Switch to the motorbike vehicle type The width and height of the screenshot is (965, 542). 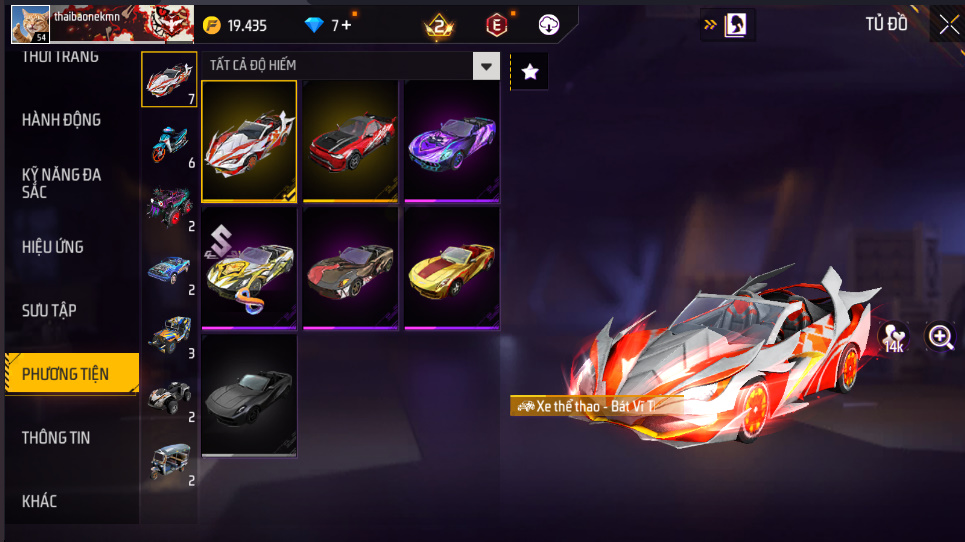tap(169, 143)
